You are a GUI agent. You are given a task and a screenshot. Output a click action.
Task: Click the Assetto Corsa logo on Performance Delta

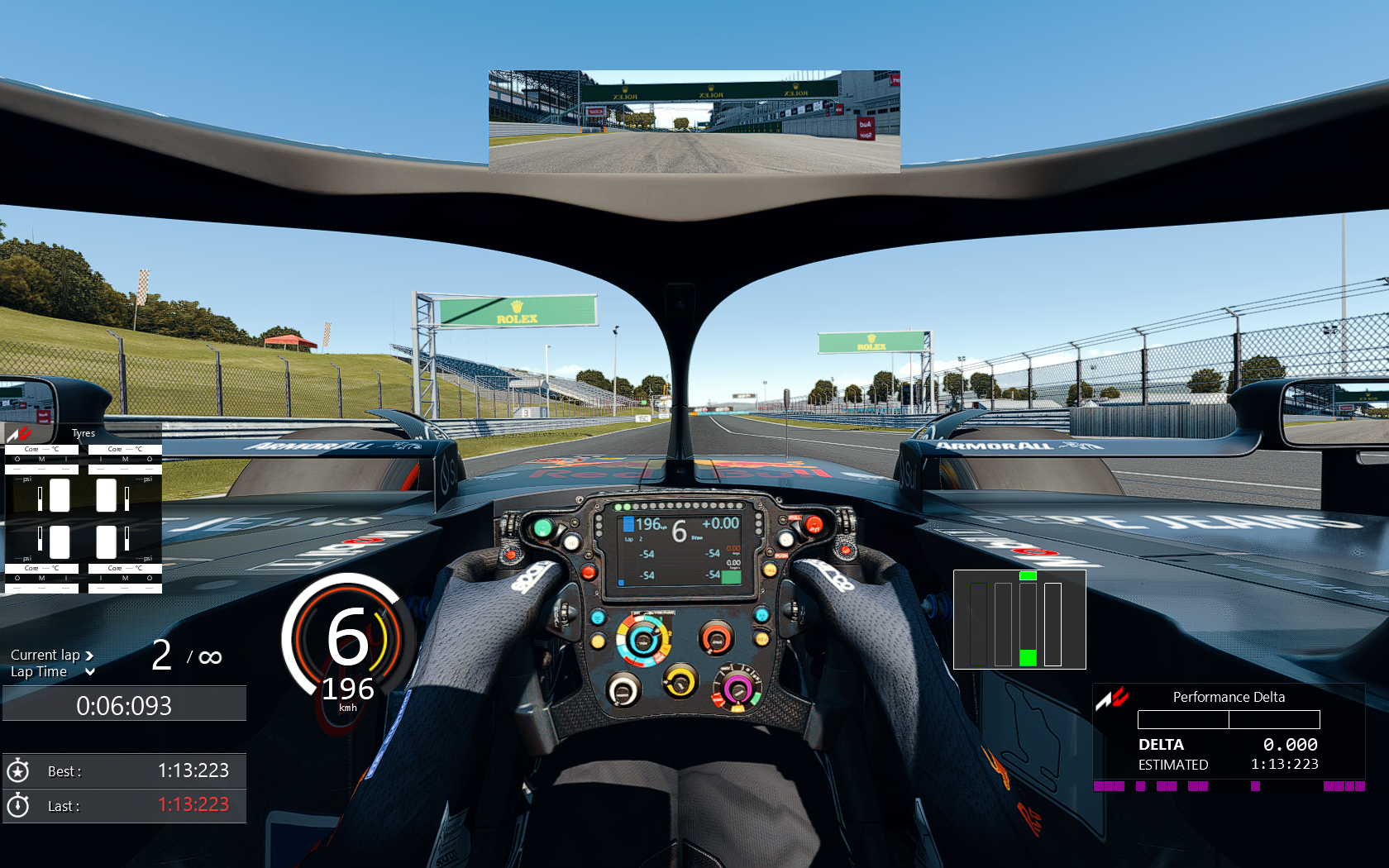pyautogui.click(x=1112, y=699)
